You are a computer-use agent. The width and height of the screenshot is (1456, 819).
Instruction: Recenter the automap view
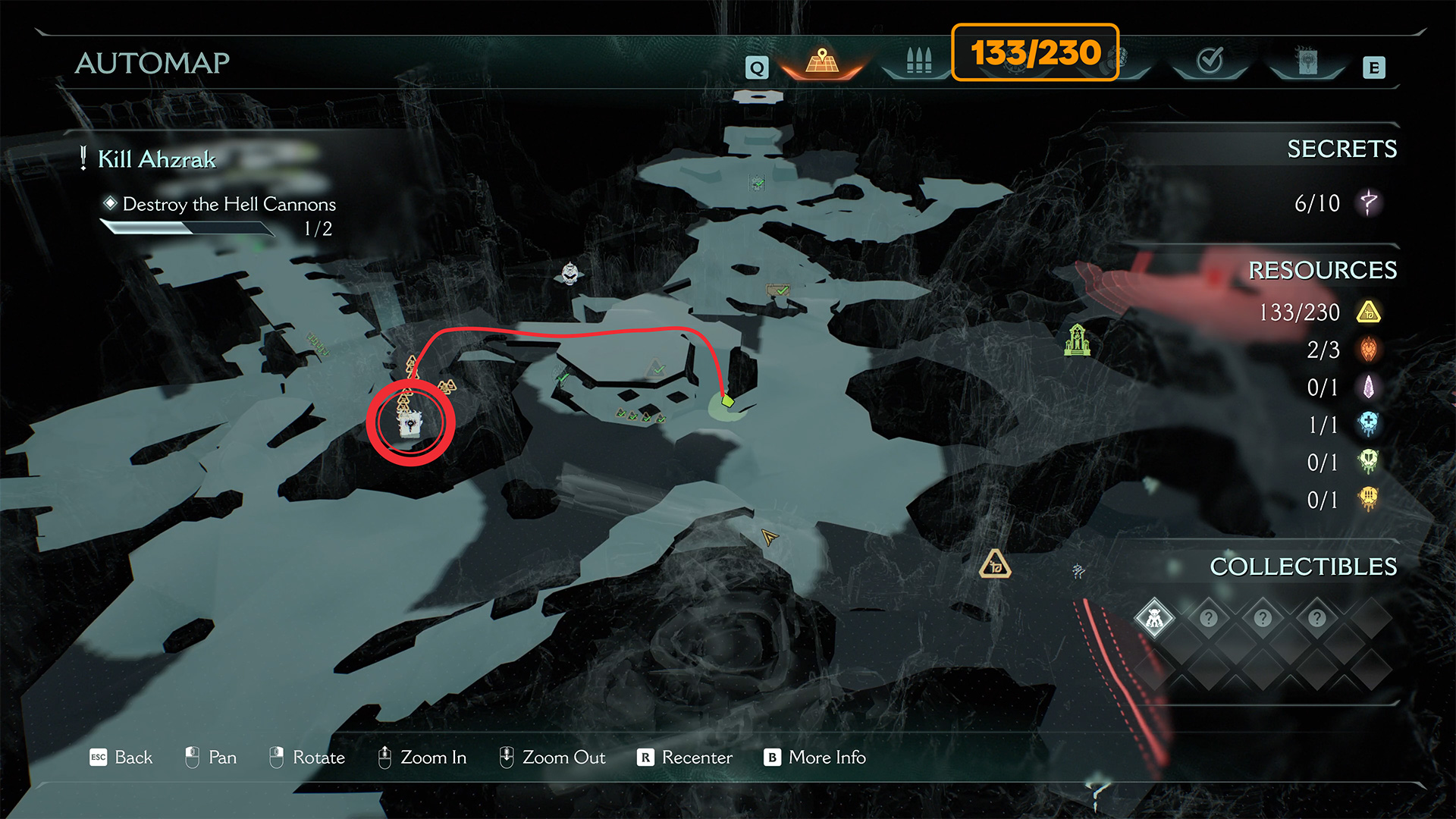[685, 758]
